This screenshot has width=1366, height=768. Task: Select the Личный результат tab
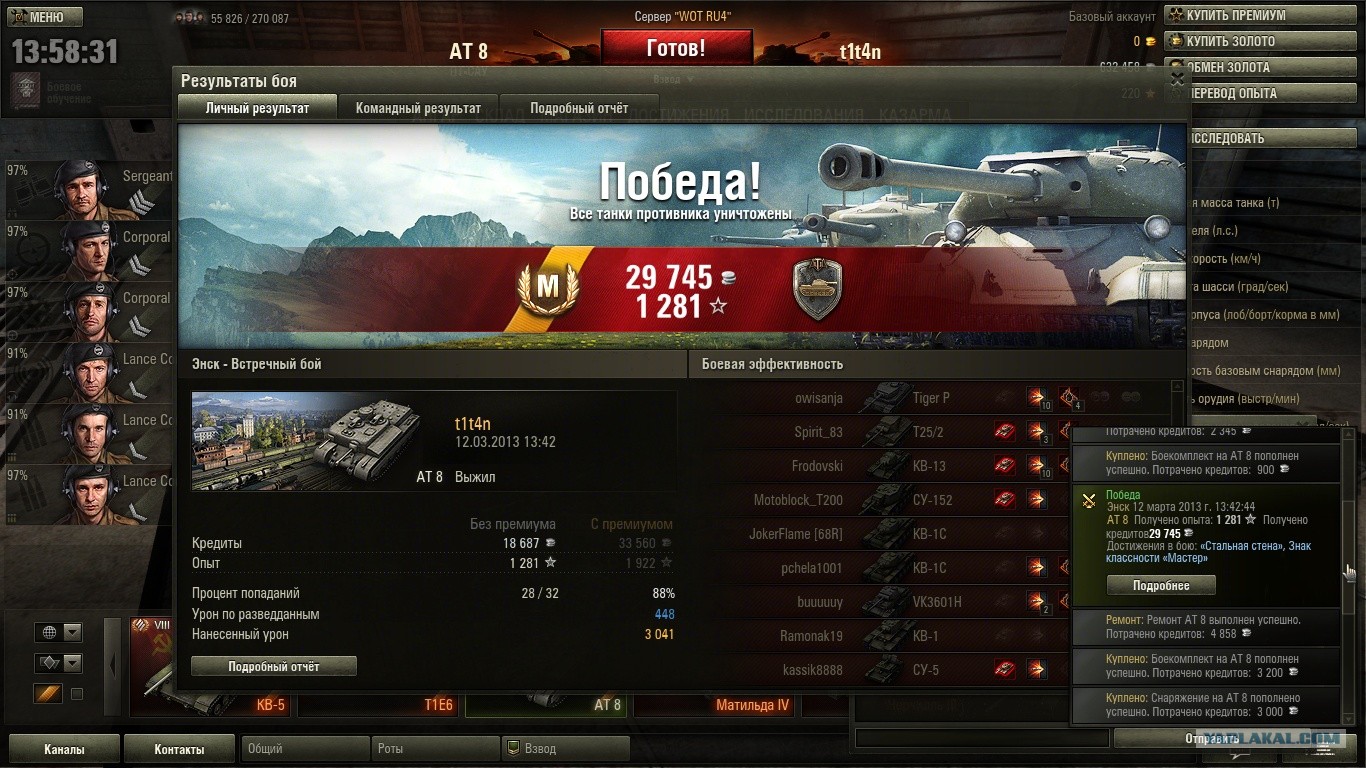coord(257,108)
